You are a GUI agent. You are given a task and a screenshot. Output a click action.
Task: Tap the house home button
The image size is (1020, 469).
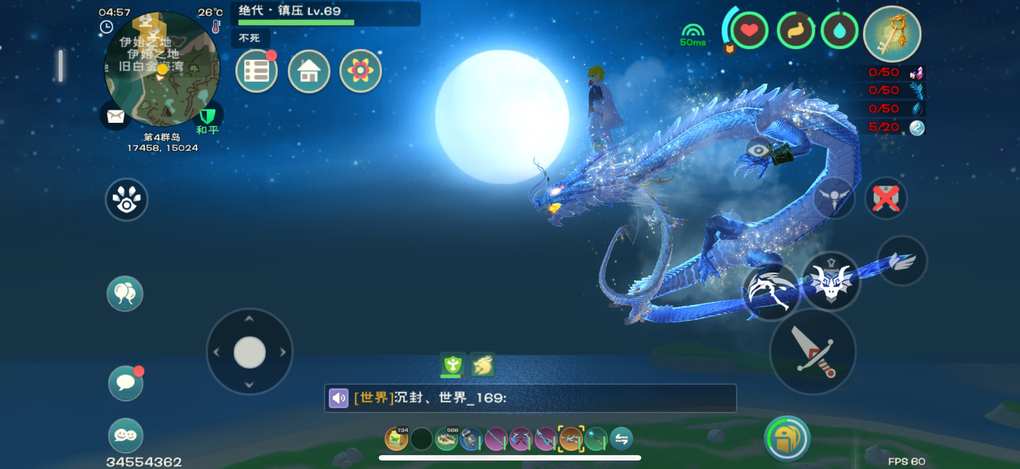309,71
